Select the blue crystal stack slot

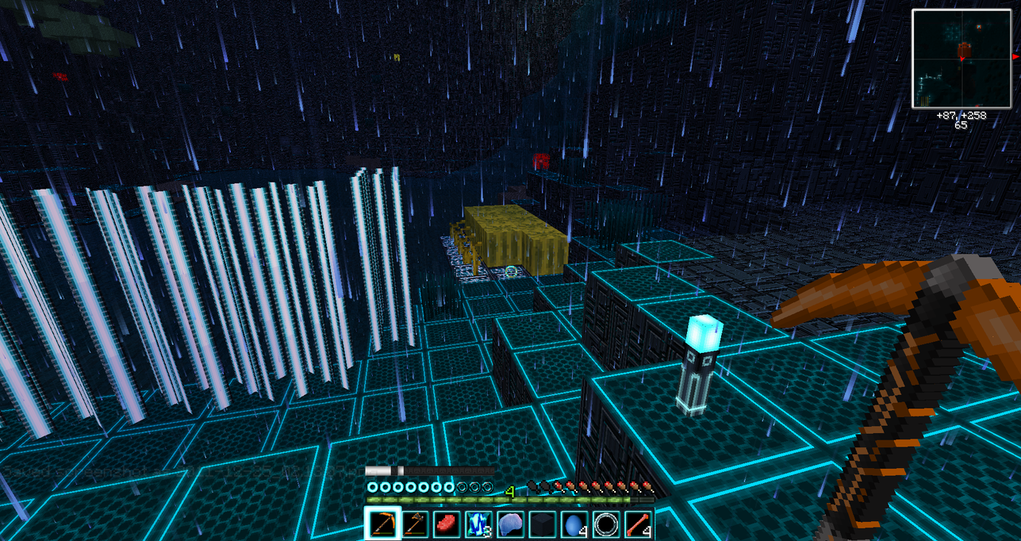(x=478, y=523)
